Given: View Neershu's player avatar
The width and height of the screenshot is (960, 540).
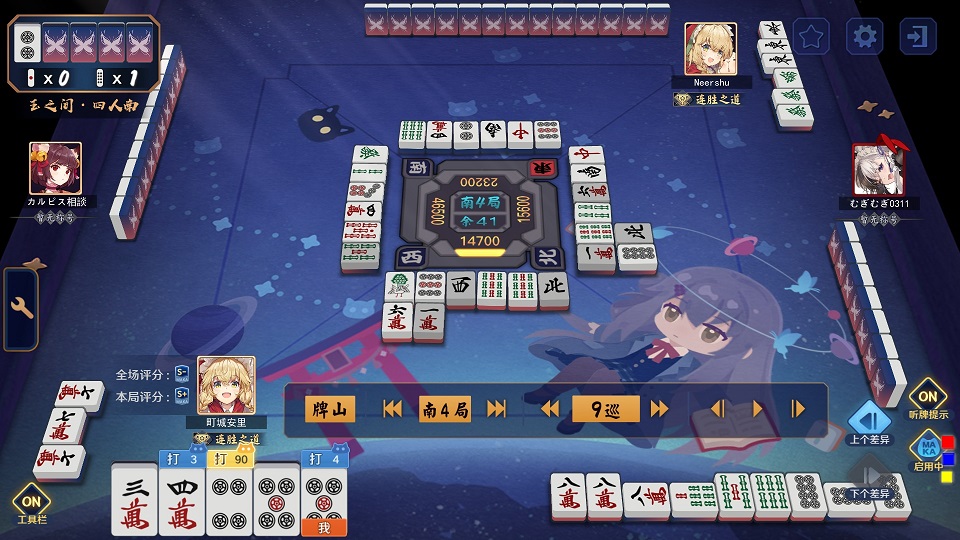Looking at the screenshot, I should point(710,49).
